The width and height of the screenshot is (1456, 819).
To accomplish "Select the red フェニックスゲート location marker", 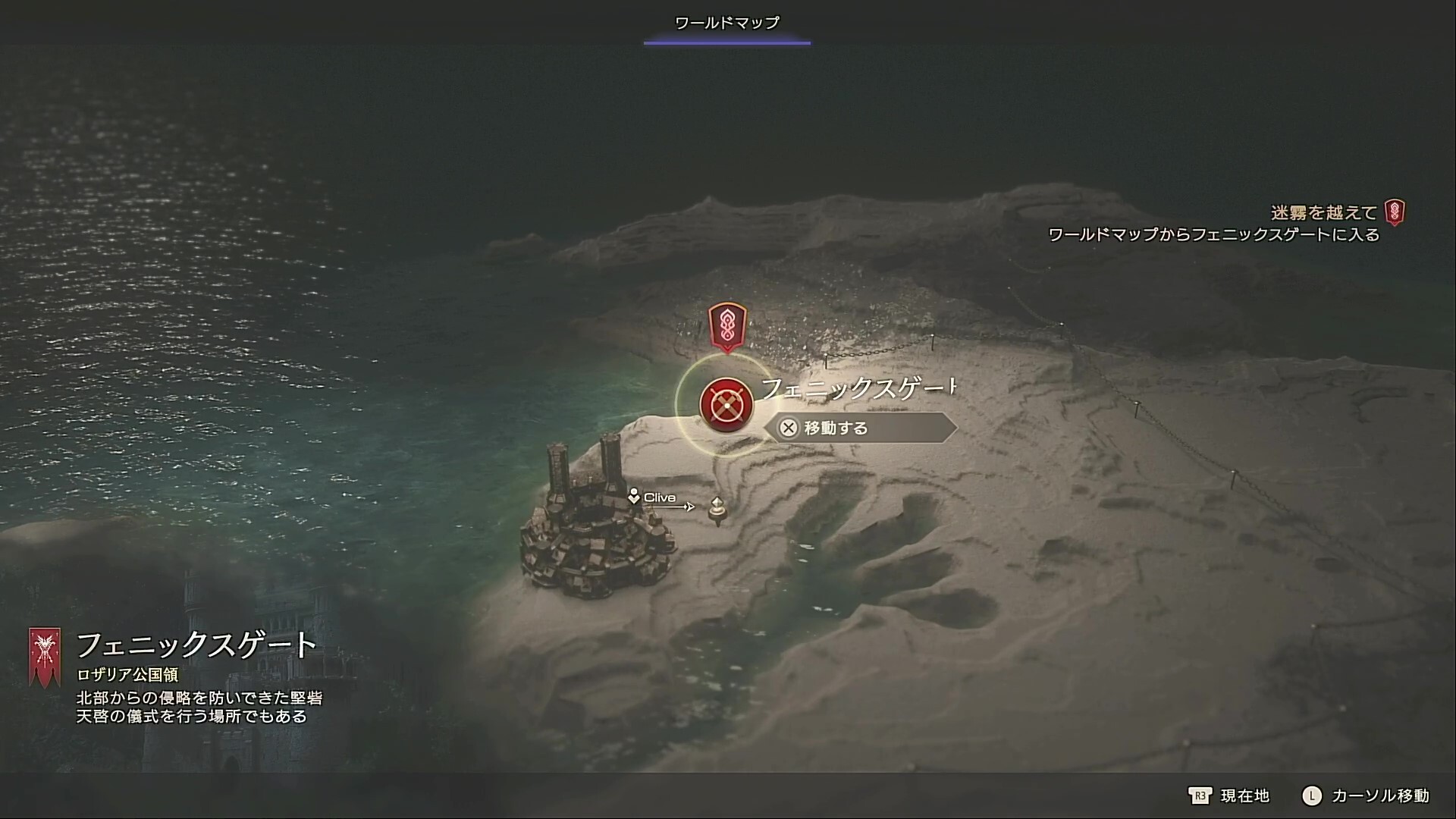I will coord(726,404).
